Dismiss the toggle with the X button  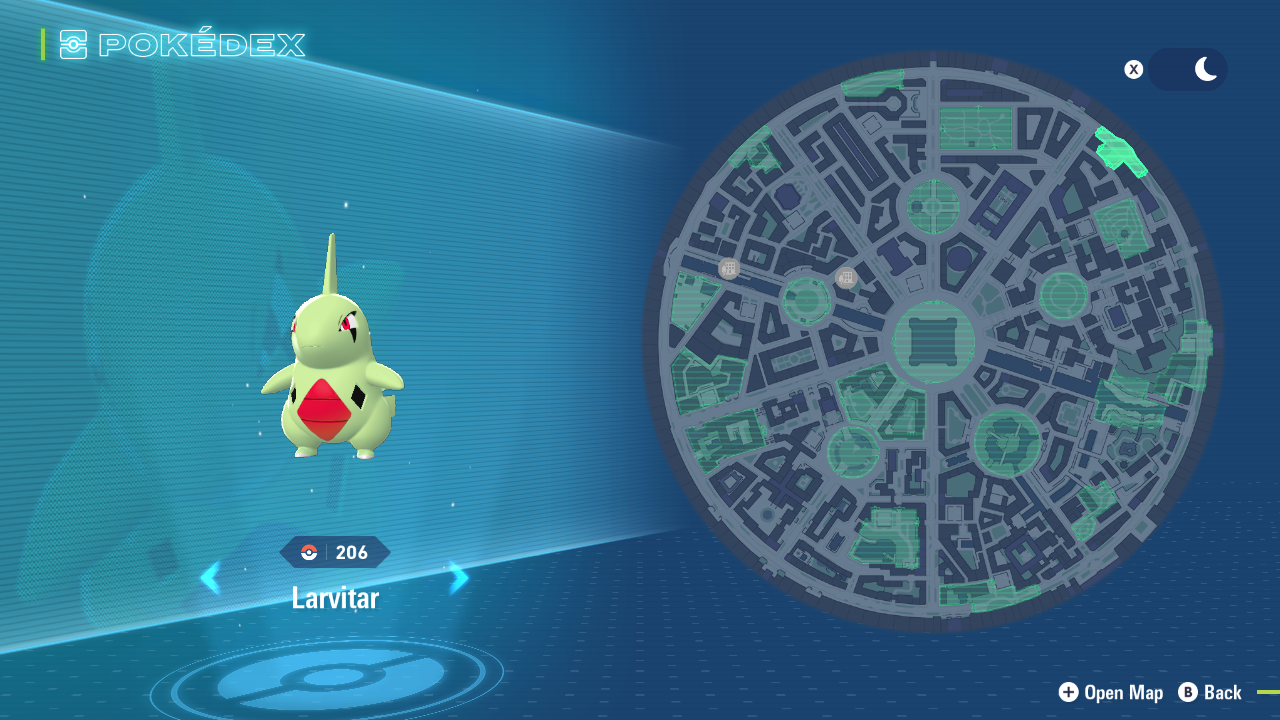pyautogui.click(x=1133, y=69)
